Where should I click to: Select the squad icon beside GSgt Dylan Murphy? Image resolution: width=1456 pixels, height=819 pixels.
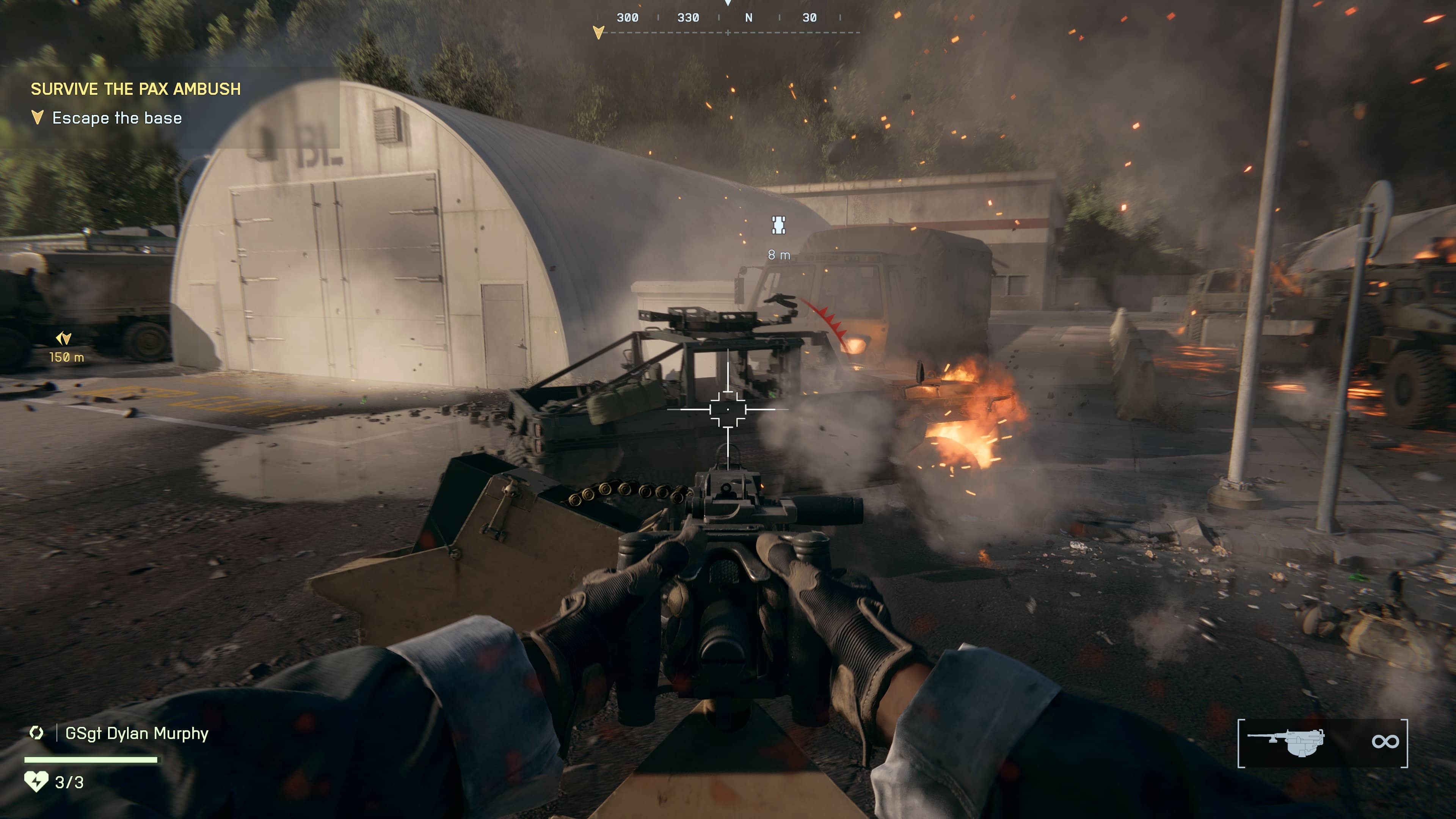[36, 733]
